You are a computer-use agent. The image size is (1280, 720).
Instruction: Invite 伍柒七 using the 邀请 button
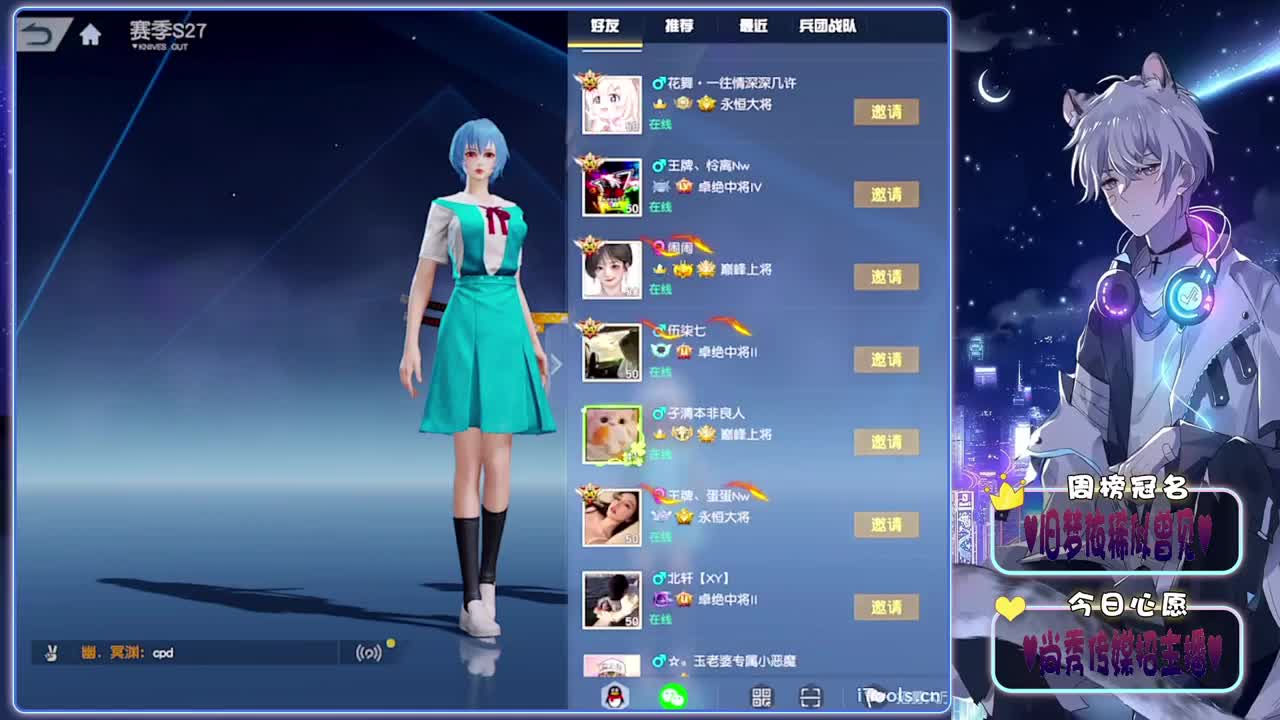point(885,359)
